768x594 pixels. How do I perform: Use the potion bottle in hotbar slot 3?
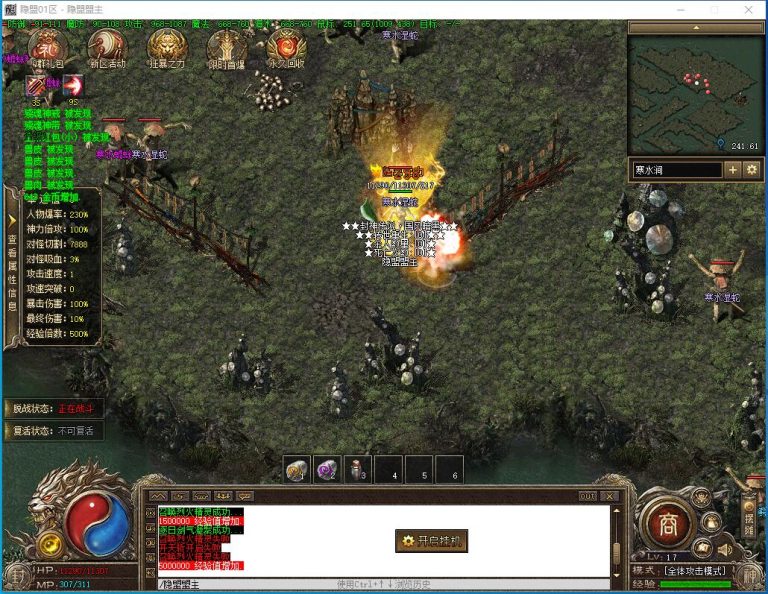pyautogui.click(x=358, y=469)
